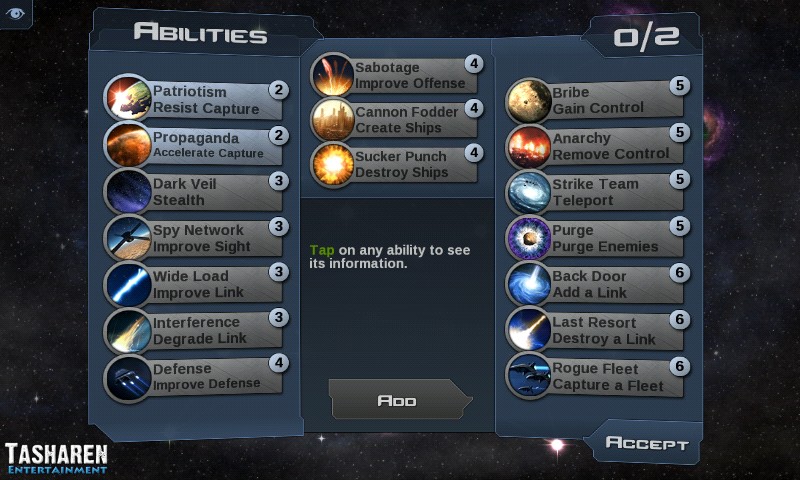The width and height of the screenshot is (800, 480).
Task: Select Interference Degrade Link ability
Action: tap(200, 330)
